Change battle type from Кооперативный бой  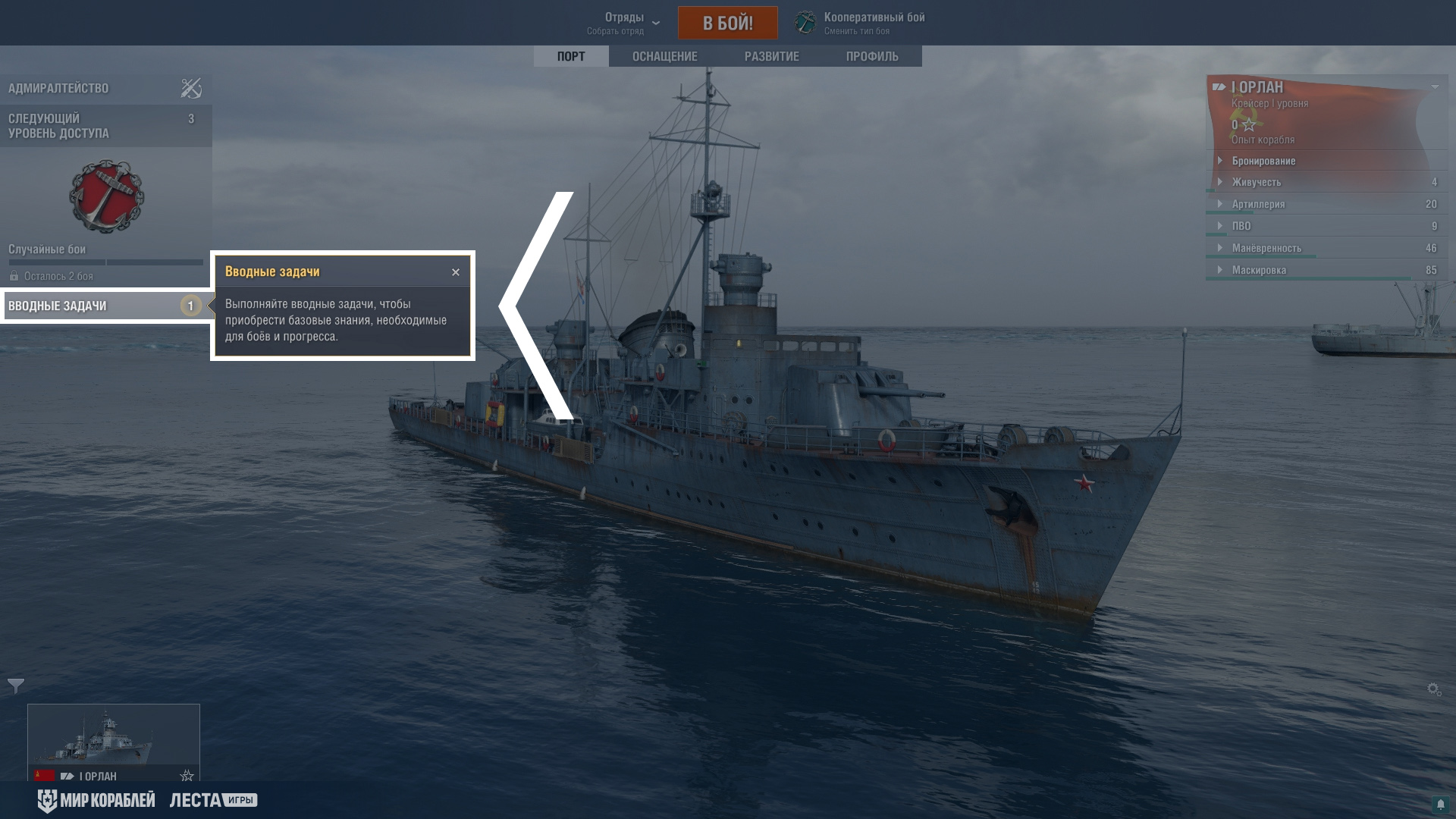pyautogui.click(x=860, y=23)
